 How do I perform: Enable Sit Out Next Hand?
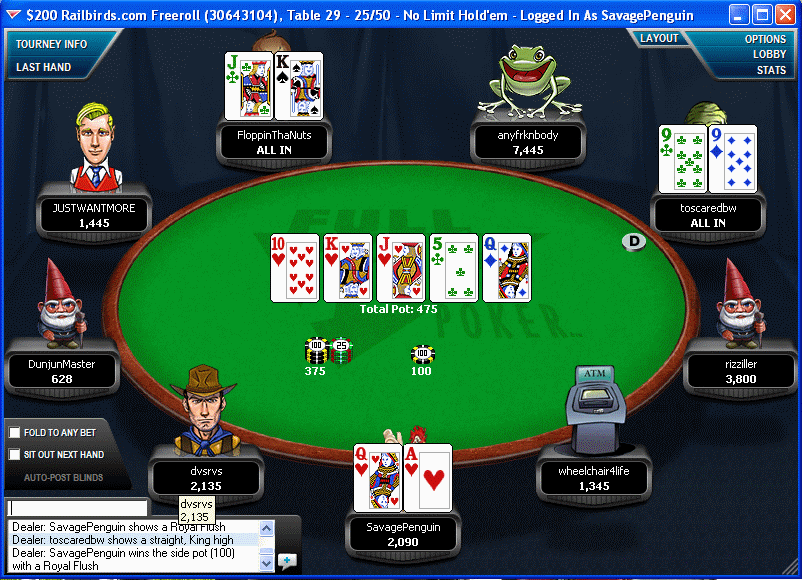click(x=15, y=455)
